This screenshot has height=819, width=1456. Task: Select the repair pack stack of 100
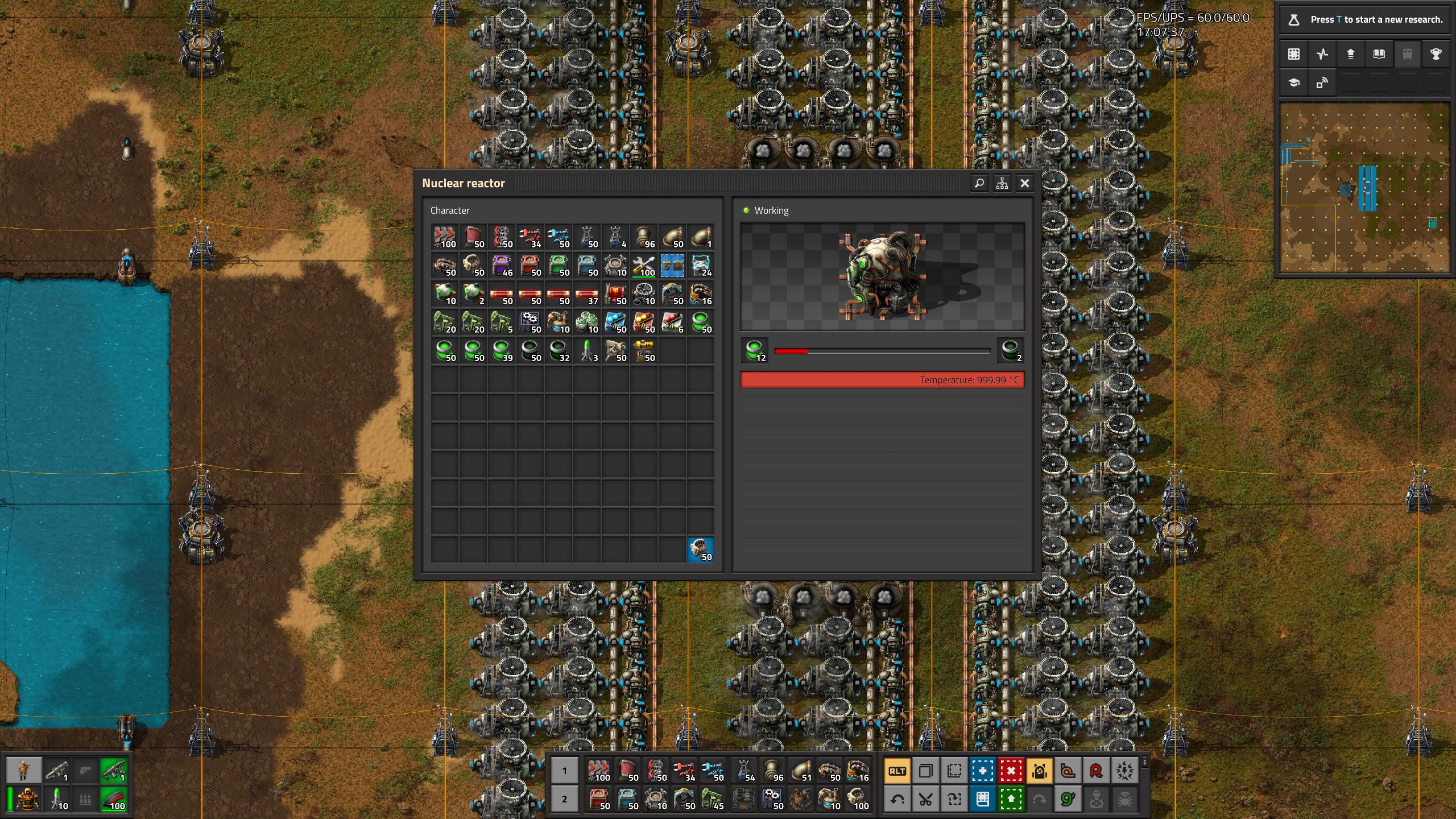644,266
